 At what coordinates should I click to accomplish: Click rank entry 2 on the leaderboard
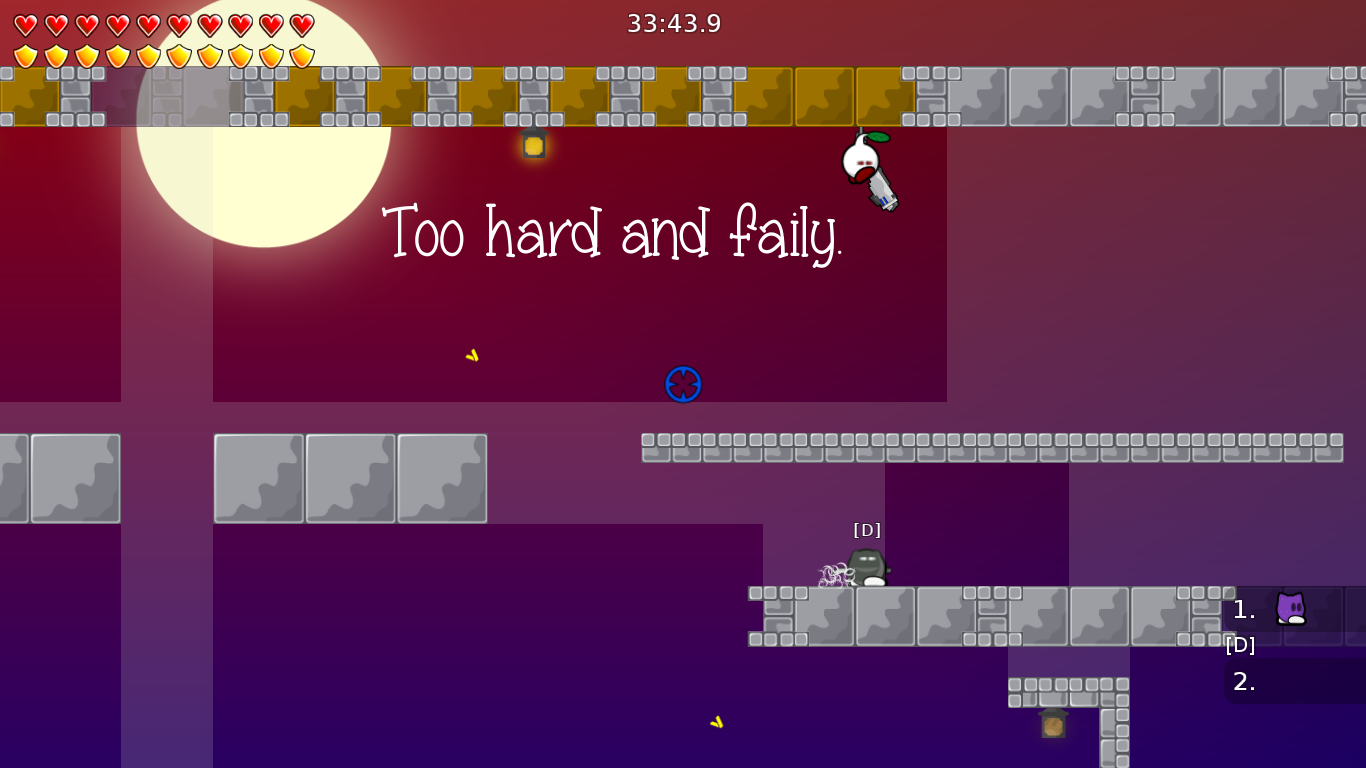pos(1243,682)
